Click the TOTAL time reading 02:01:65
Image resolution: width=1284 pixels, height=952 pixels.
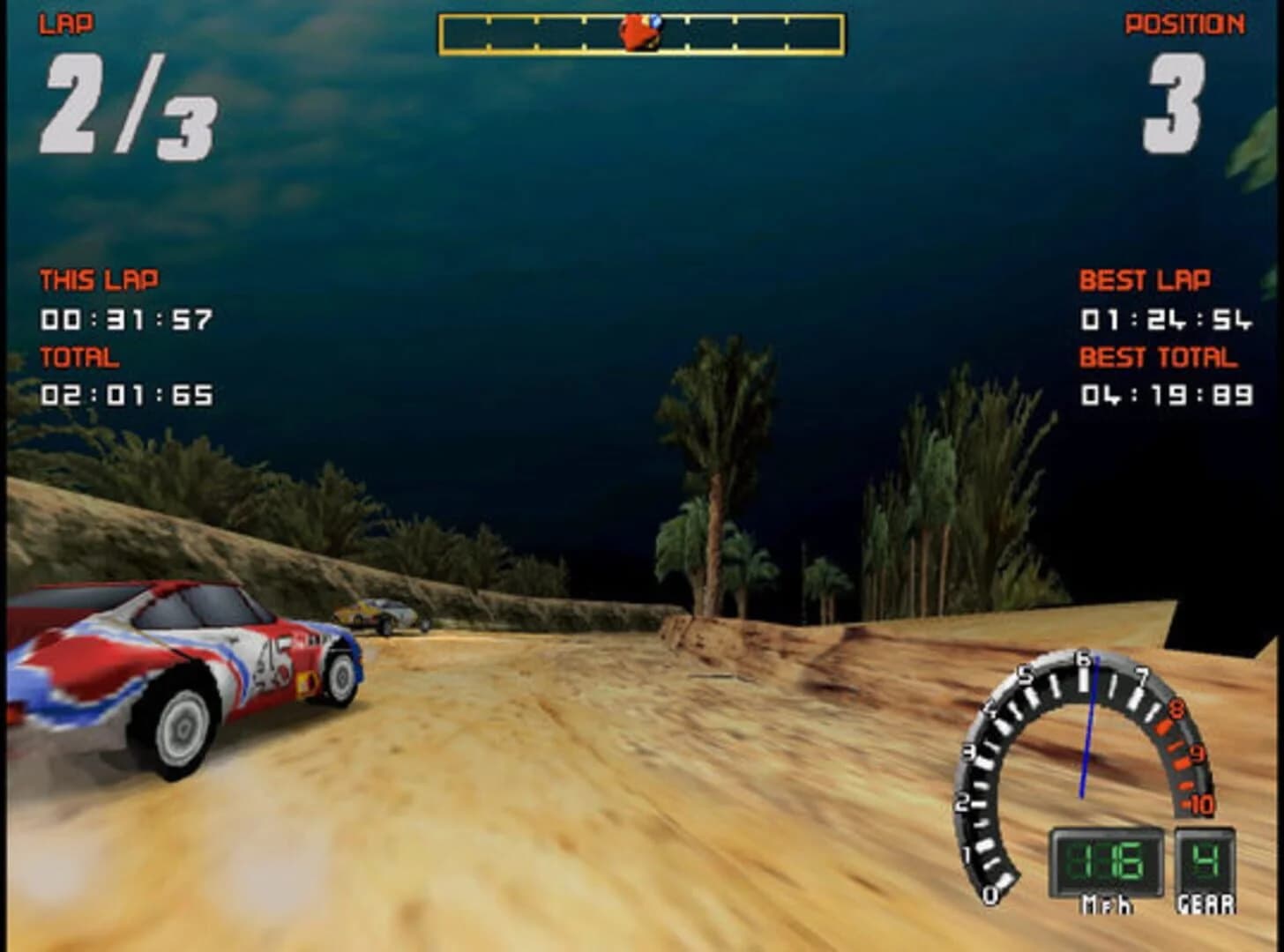[123, 394]
